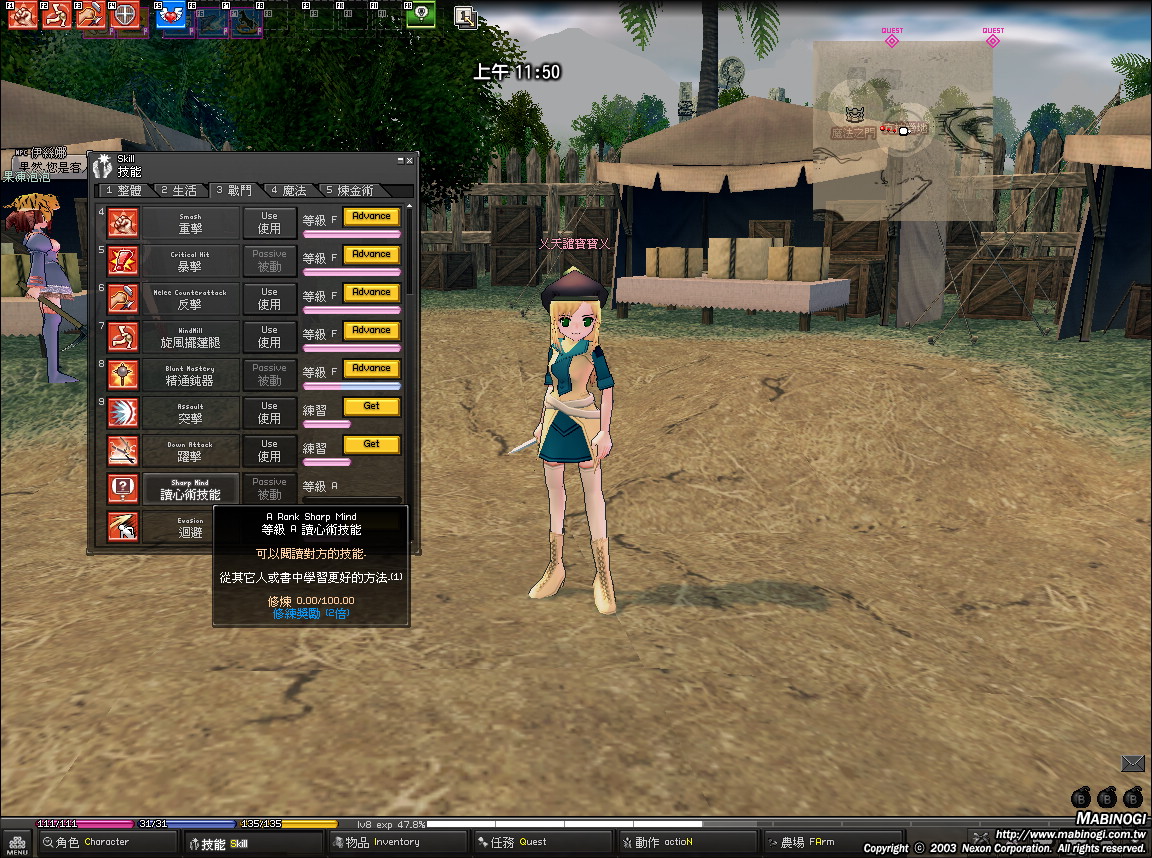The width and height of the screenshot is (1152, 858).
Task: Click the green F12 hotkey icon
Action: [x=421, y=14]
